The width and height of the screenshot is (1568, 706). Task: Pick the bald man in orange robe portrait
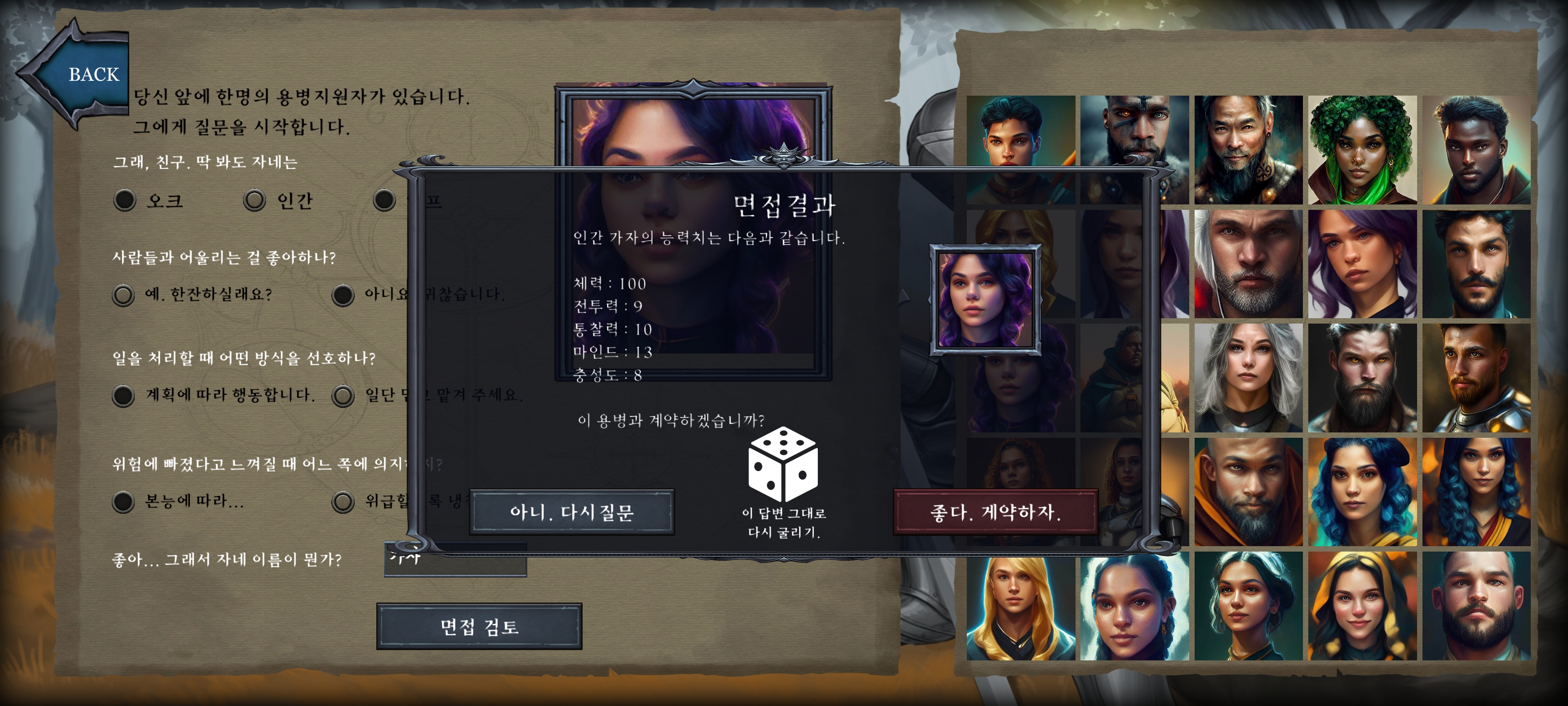(1248, 492)
